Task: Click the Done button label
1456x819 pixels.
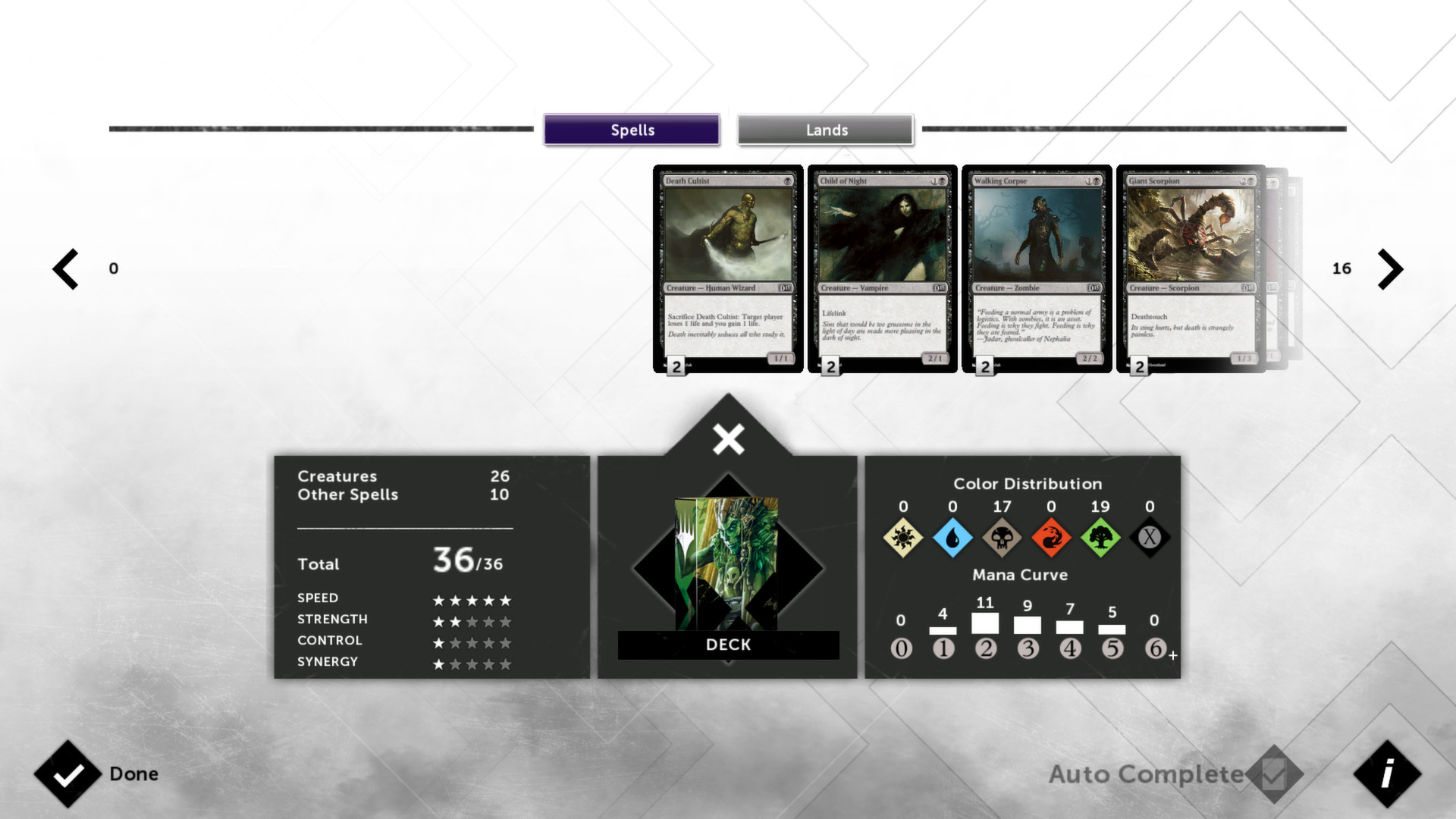Action: [133, 774]
